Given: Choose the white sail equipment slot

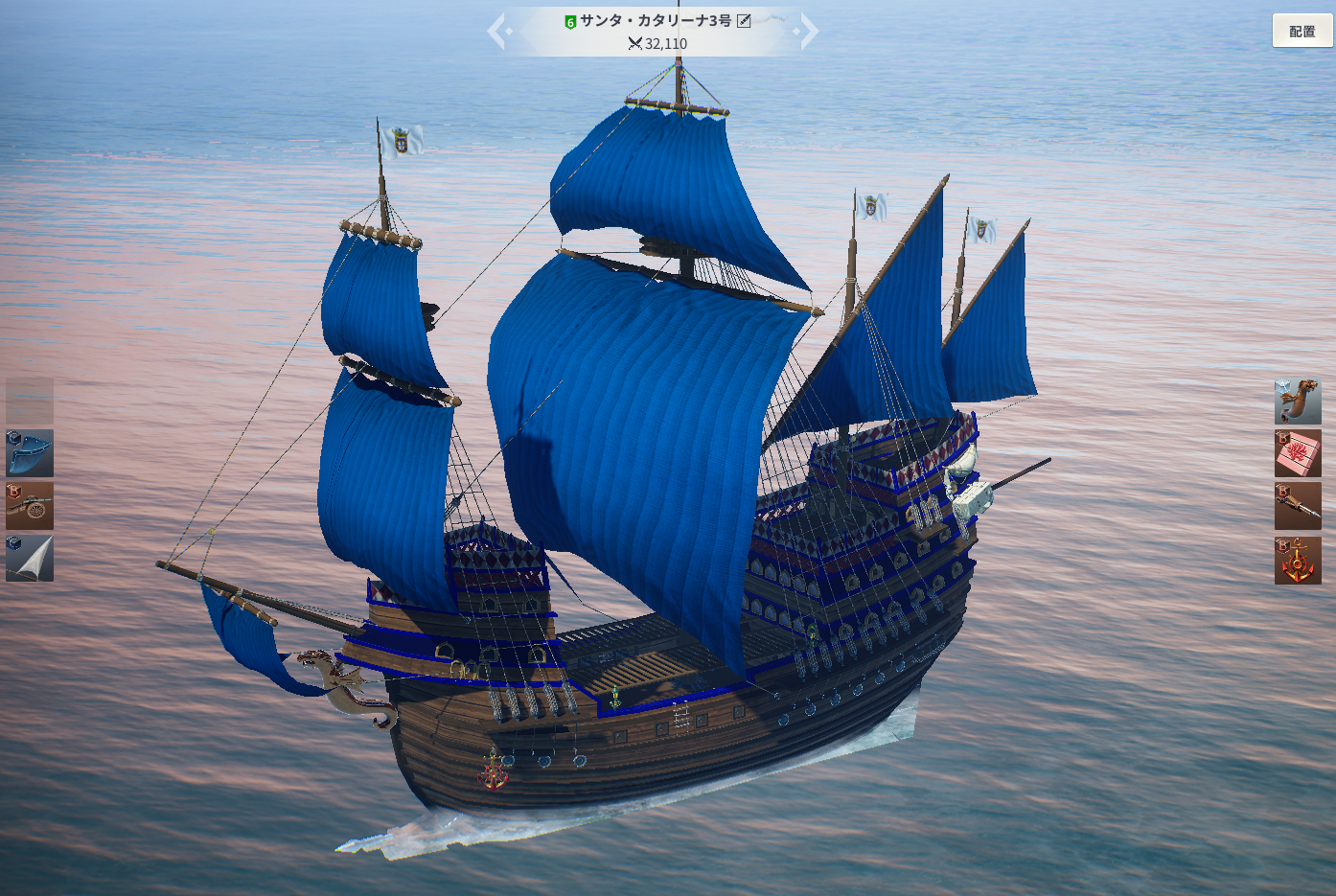Looking at the screenshot, I should tap(30, 559).
